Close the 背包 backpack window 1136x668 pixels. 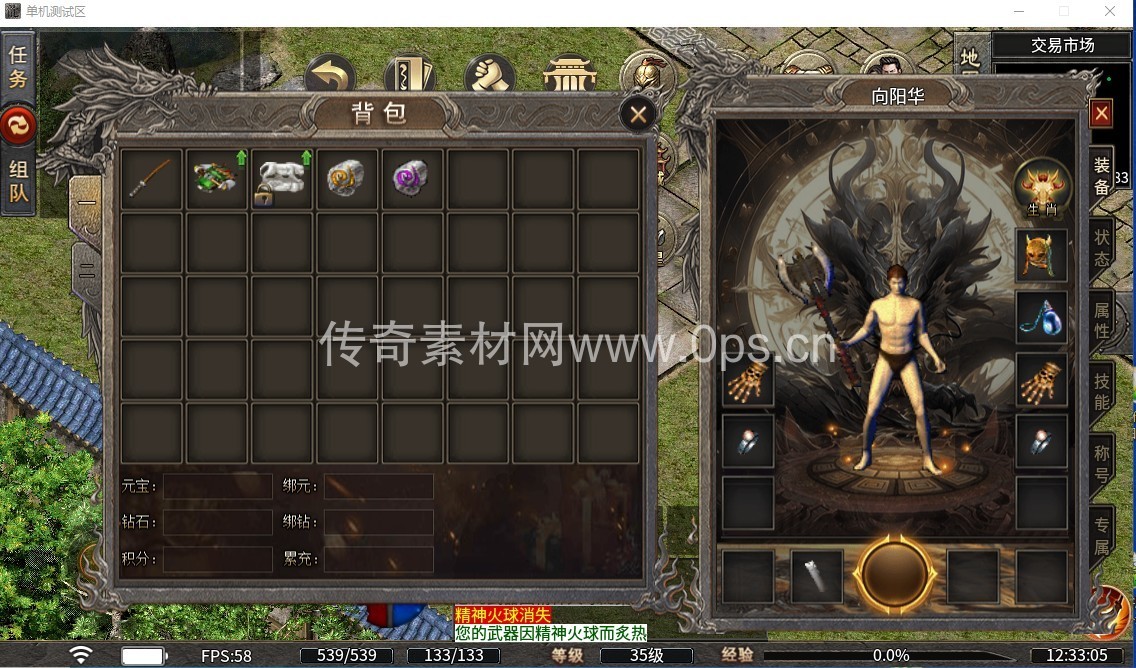pyautogui.click(x=638, y=114)
